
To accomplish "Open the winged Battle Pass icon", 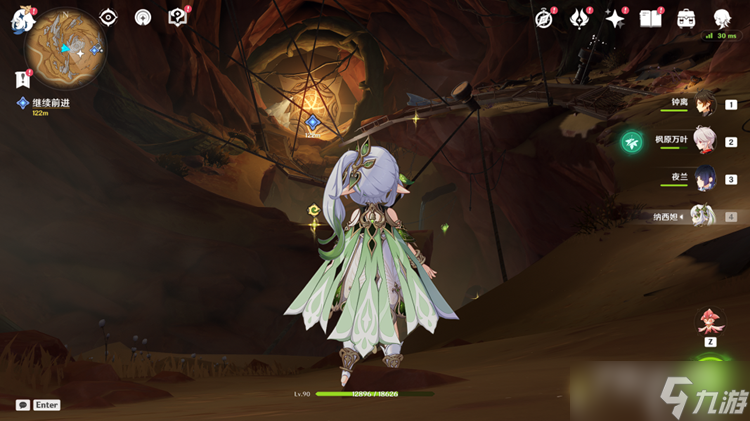I will 580,18.
